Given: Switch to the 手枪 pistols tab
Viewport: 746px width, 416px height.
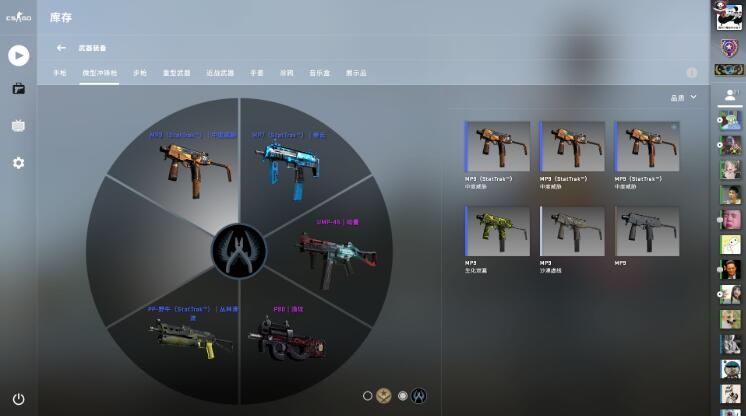Looking at the screenshot, I should 59,73.
